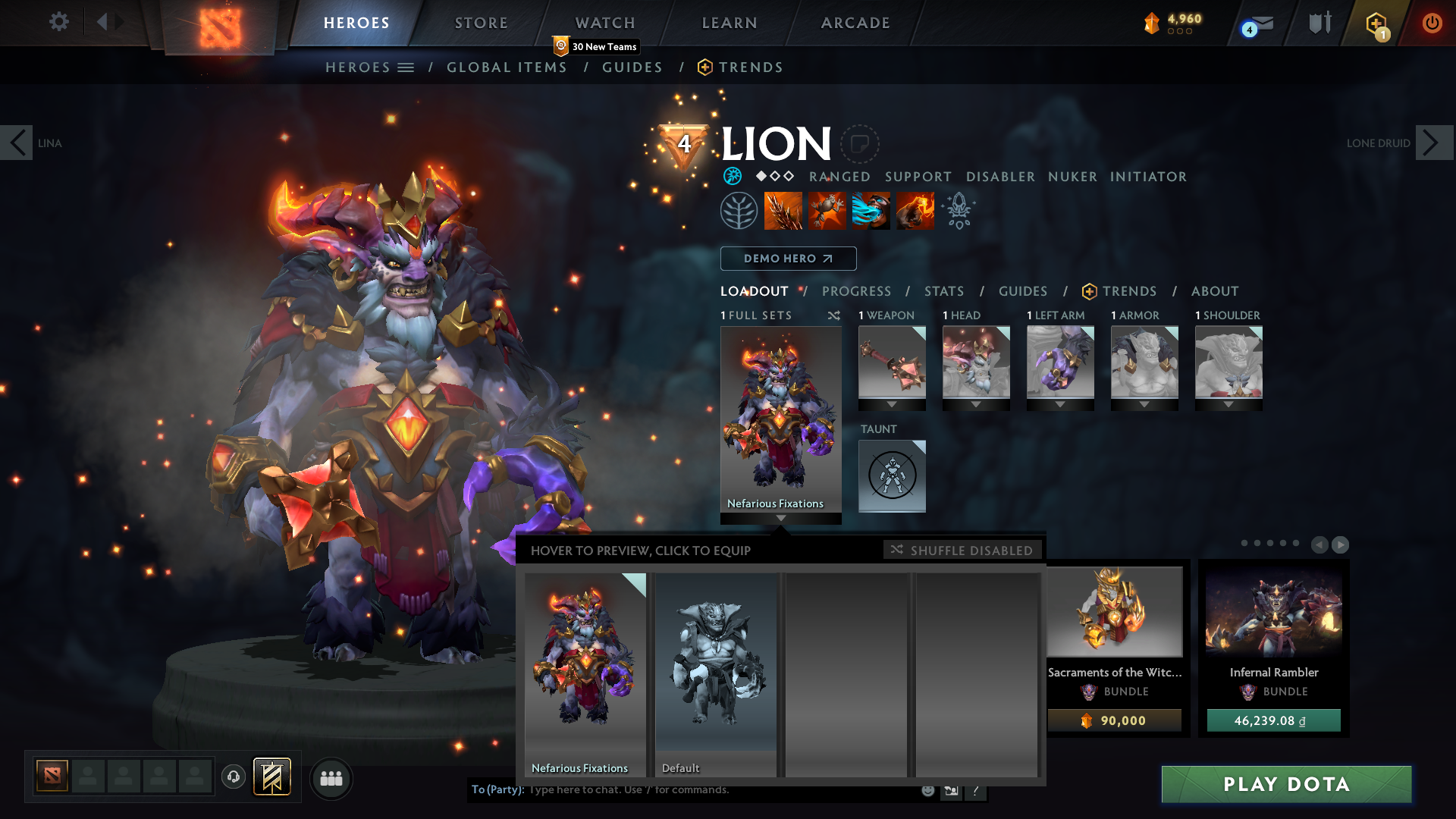Click the PLAY DOTA button
The image size is (1456, 819).
tap(1285, 785)
